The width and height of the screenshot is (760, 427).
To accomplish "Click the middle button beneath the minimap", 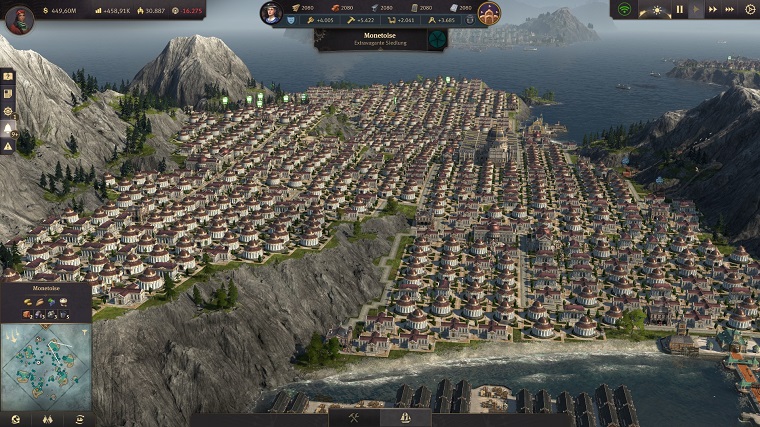I will point(46,419).
